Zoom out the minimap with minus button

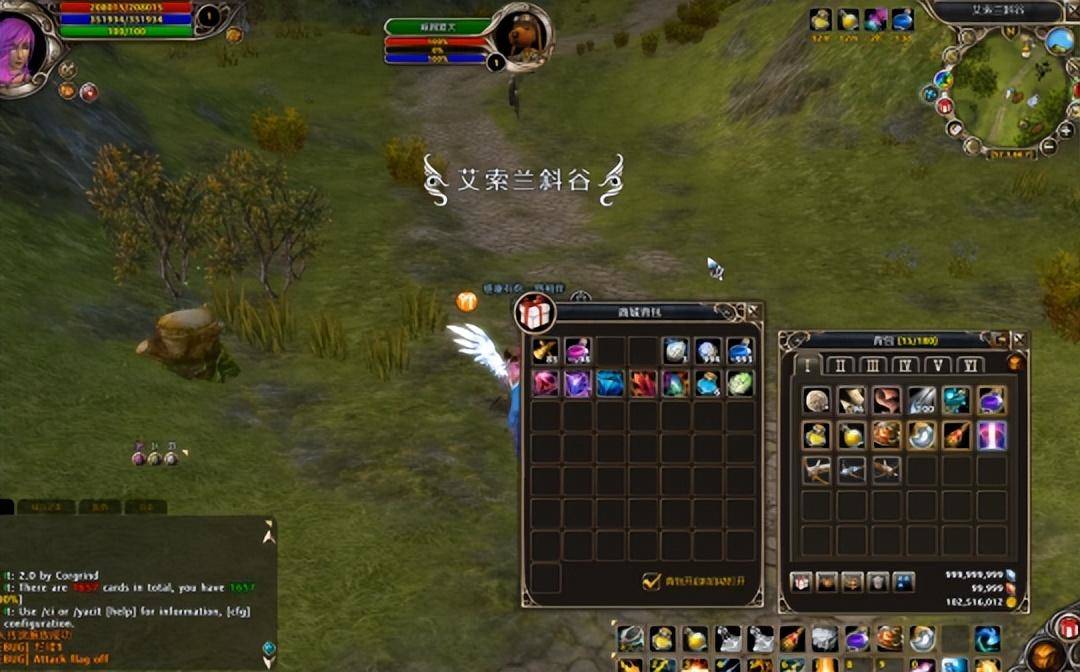(x=1048, y=145)
